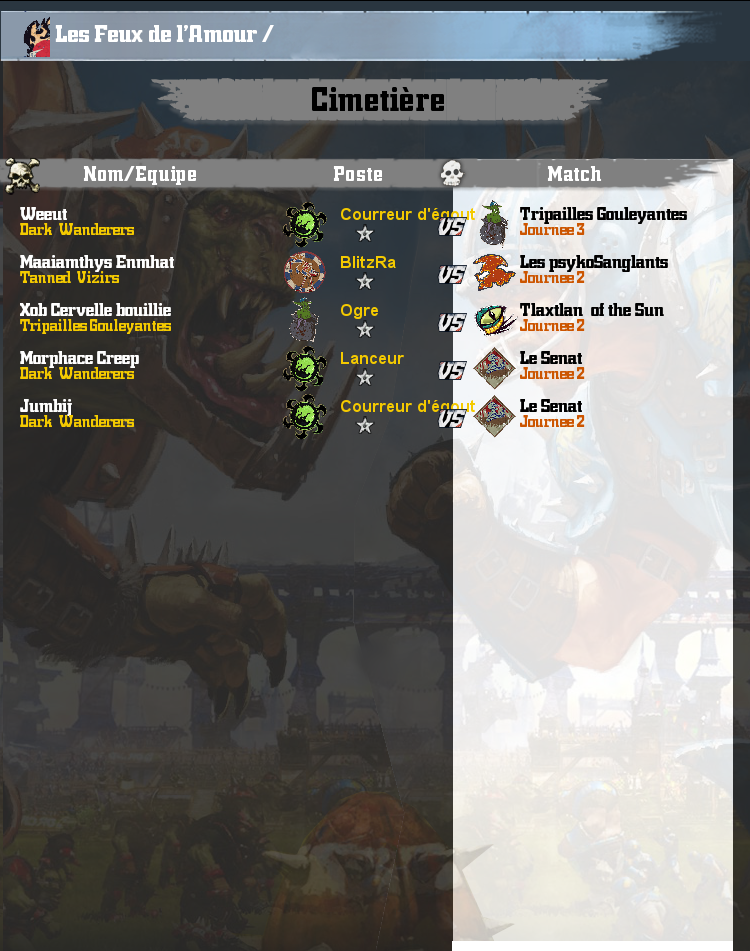750x951 pixels.
Task: Open the Les psykoSanglants opponent team
Action: pyautogui.click(x=594, y=262)
